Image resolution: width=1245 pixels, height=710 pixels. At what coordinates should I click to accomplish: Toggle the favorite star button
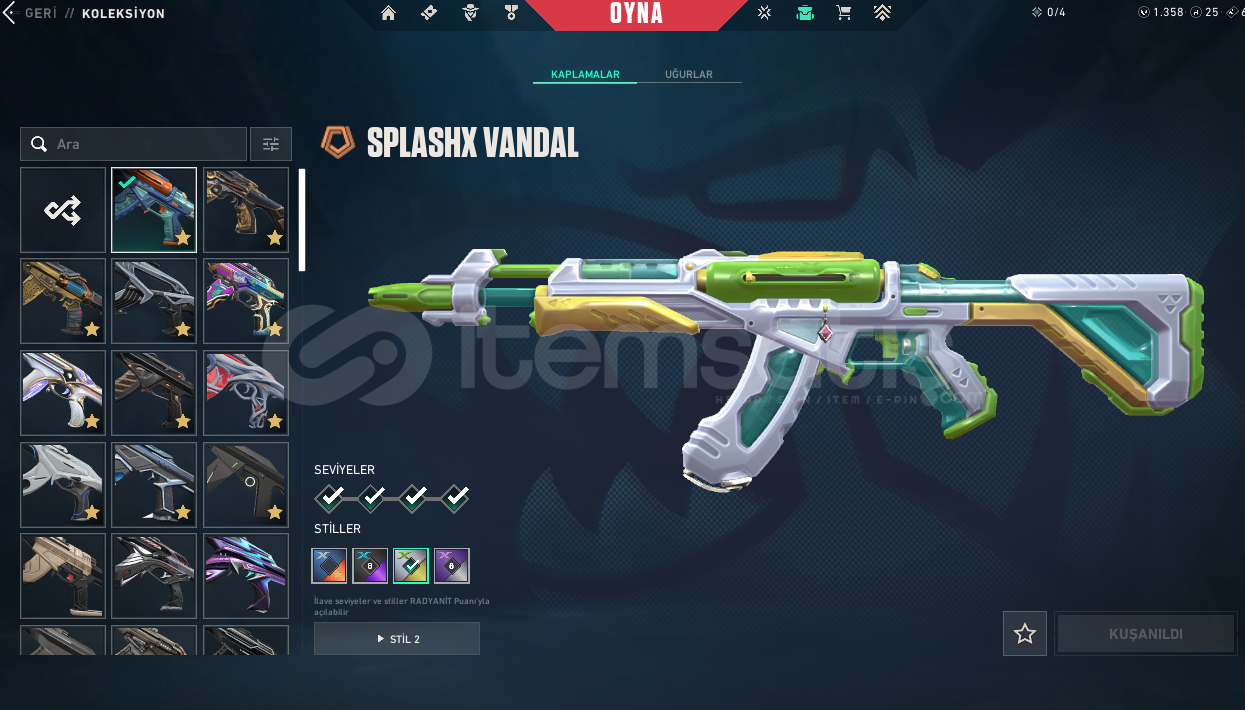click(x=1025, y=634)
